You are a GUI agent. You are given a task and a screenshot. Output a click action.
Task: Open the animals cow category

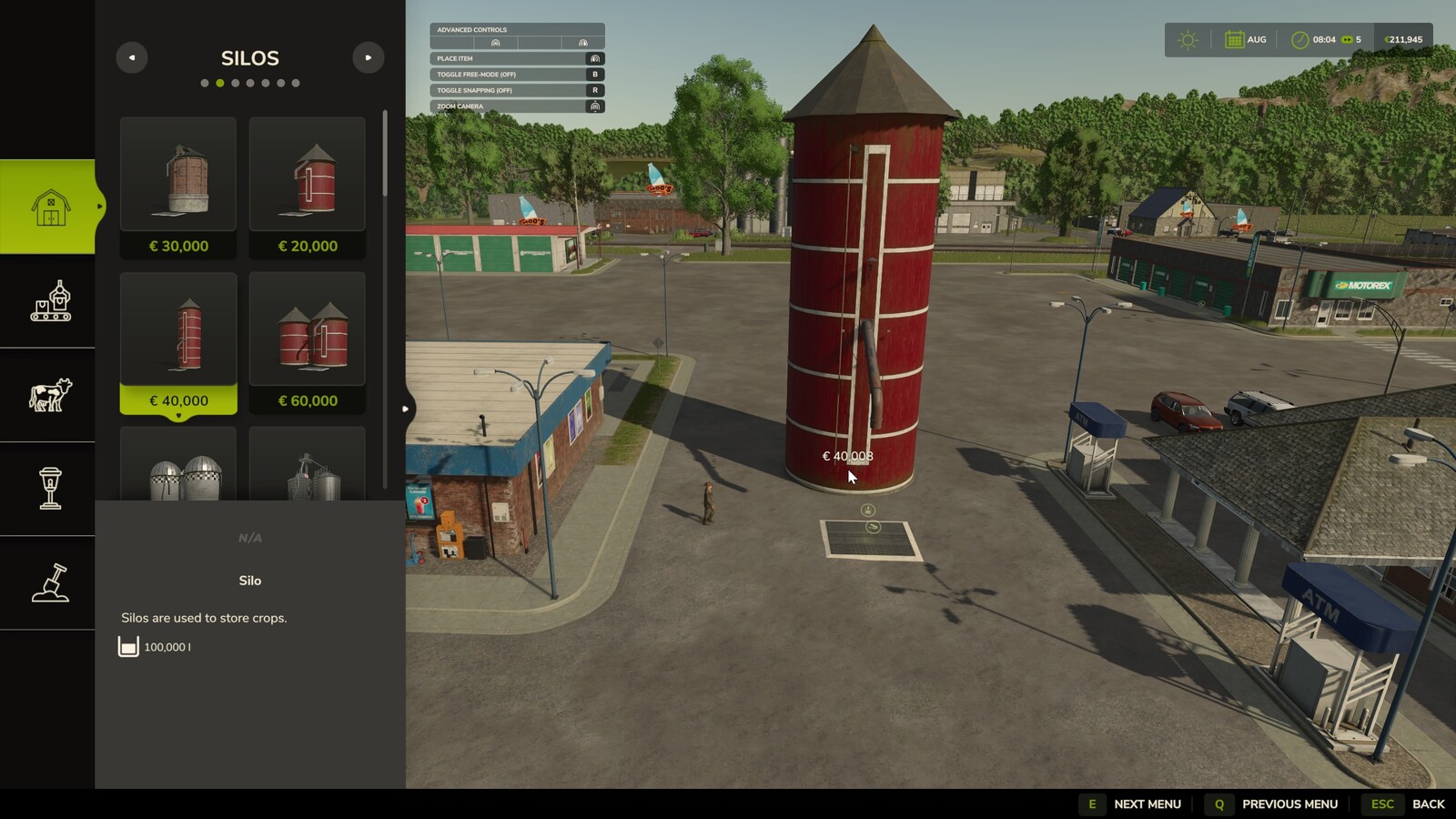coord(49,395)
